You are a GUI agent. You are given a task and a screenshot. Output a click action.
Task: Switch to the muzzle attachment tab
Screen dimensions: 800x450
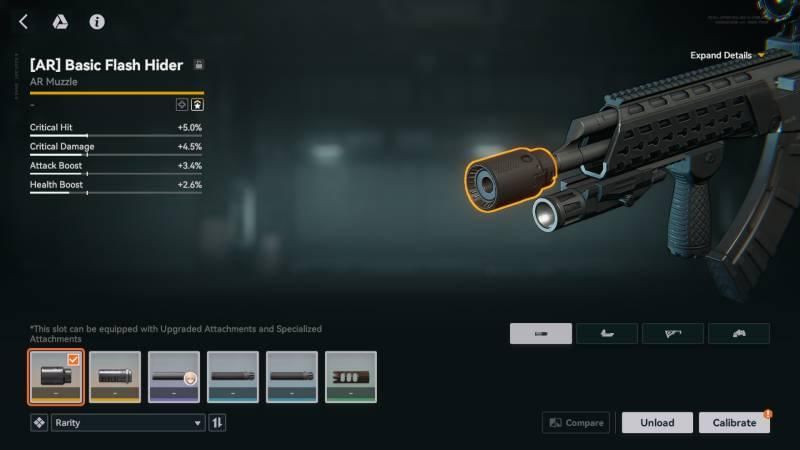[x=541, y=334]
